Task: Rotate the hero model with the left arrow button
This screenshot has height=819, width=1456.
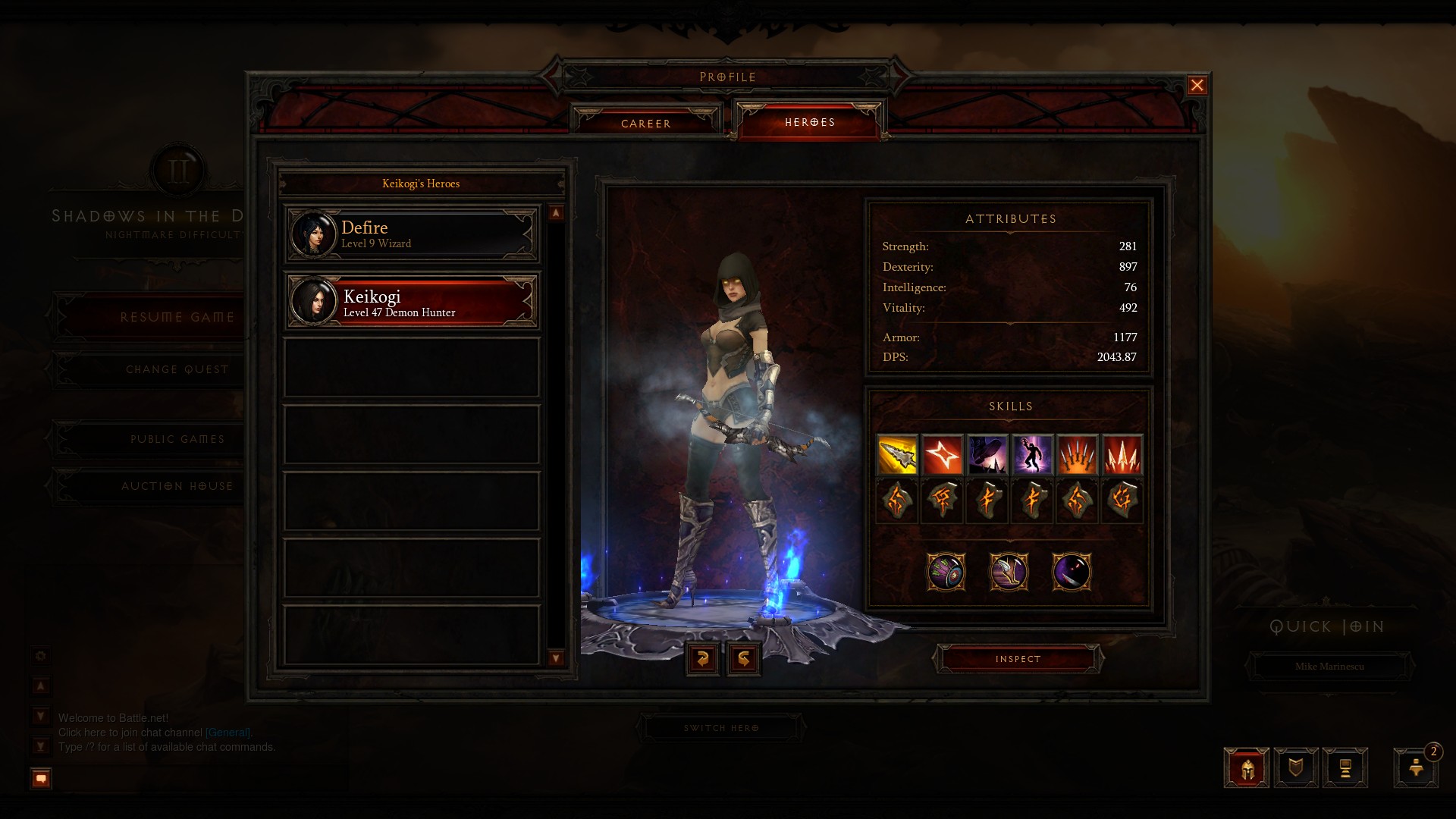Action: 702,658
